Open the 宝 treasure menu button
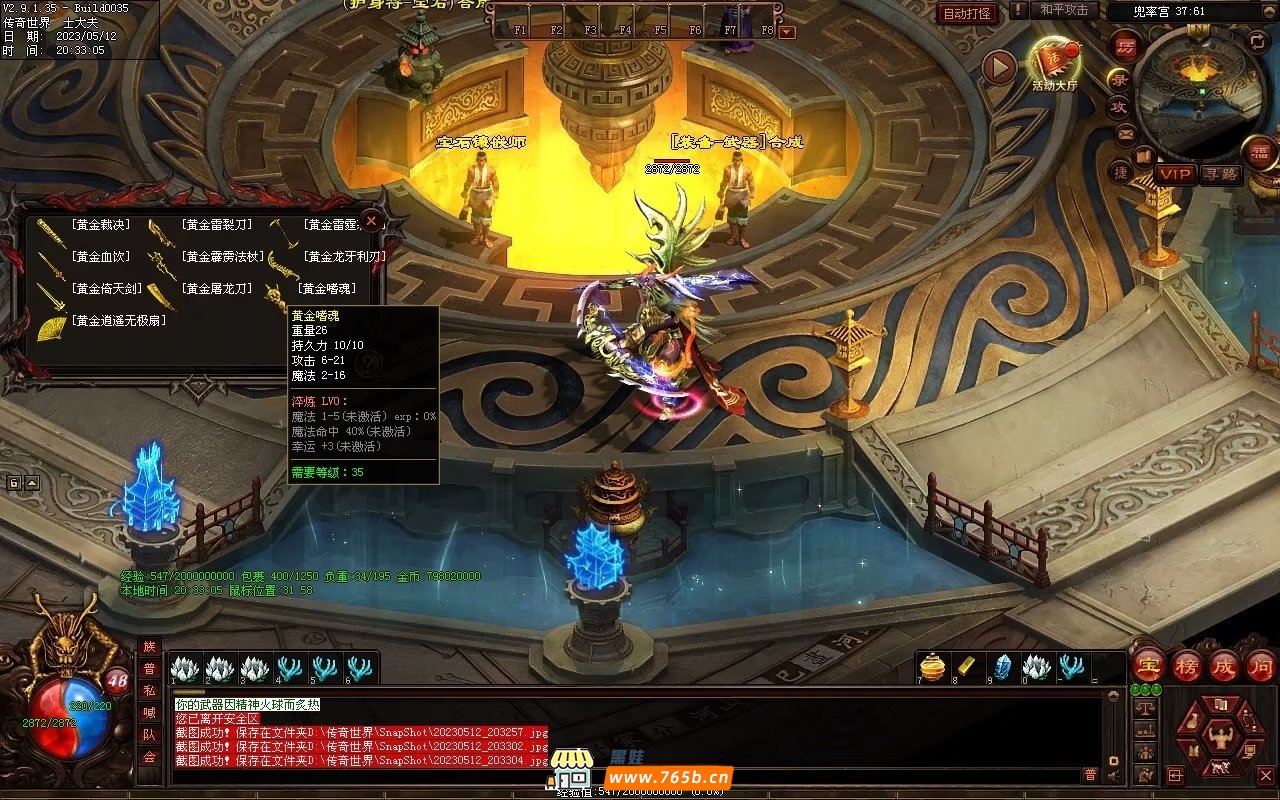This screenshot has width=1280, height=800. [x=1149, y=666]
